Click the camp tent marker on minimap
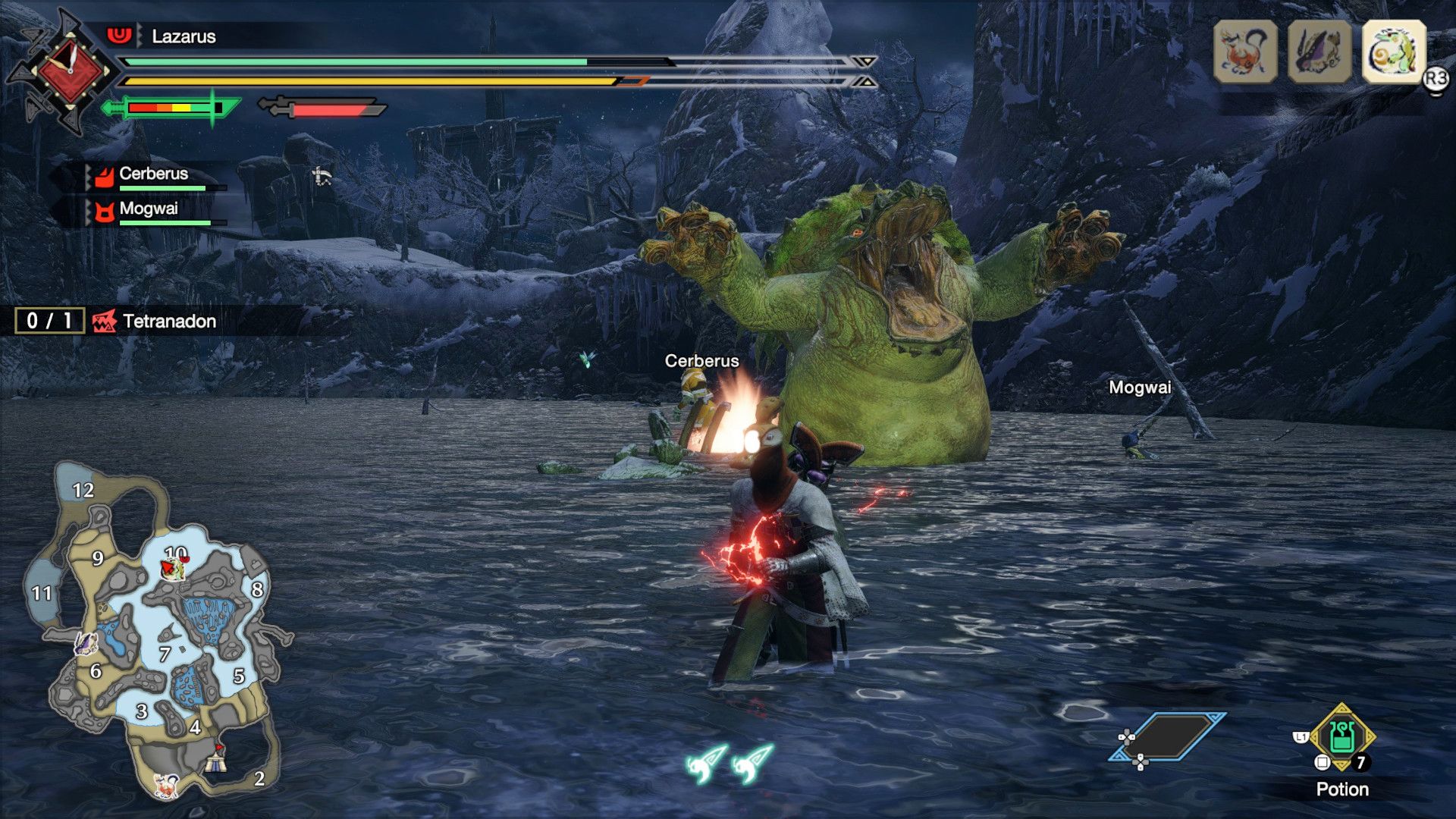 point(217,758)
